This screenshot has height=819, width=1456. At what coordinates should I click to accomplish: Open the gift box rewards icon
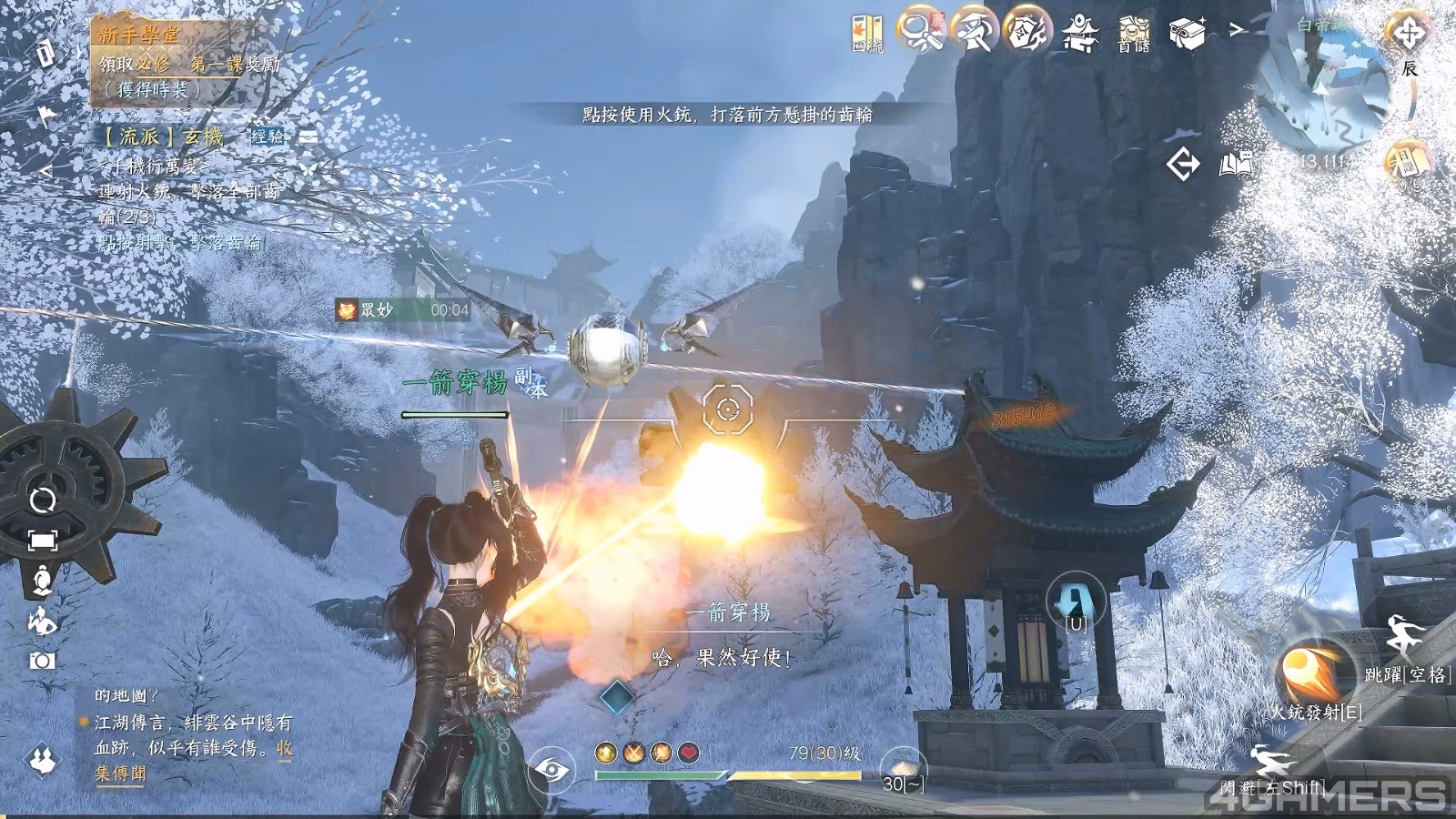[1187, 33]
